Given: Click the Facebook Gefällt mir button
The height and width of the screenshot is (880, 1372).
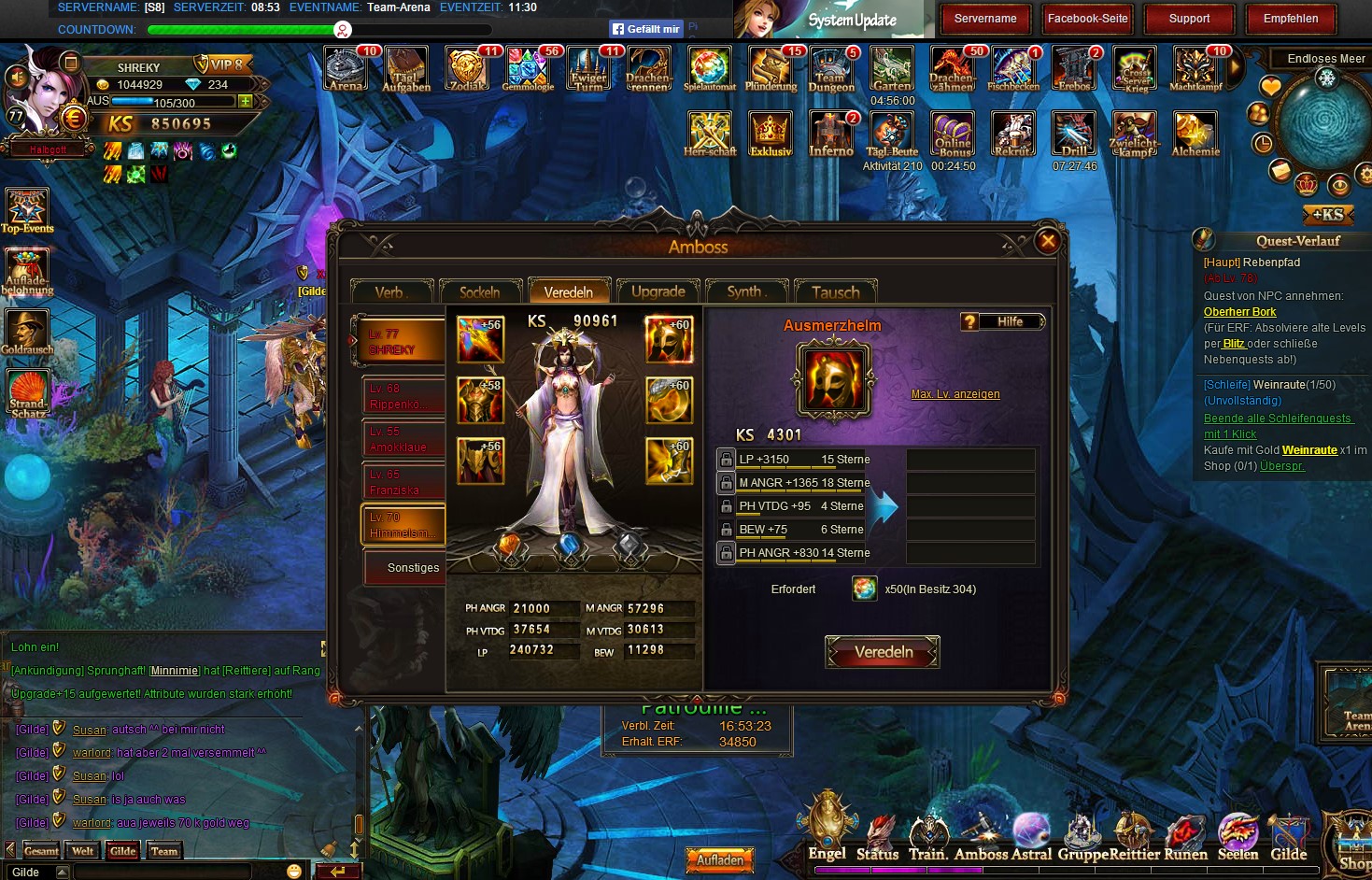Looking at the screenshot, I should click(x=645, y=29).
